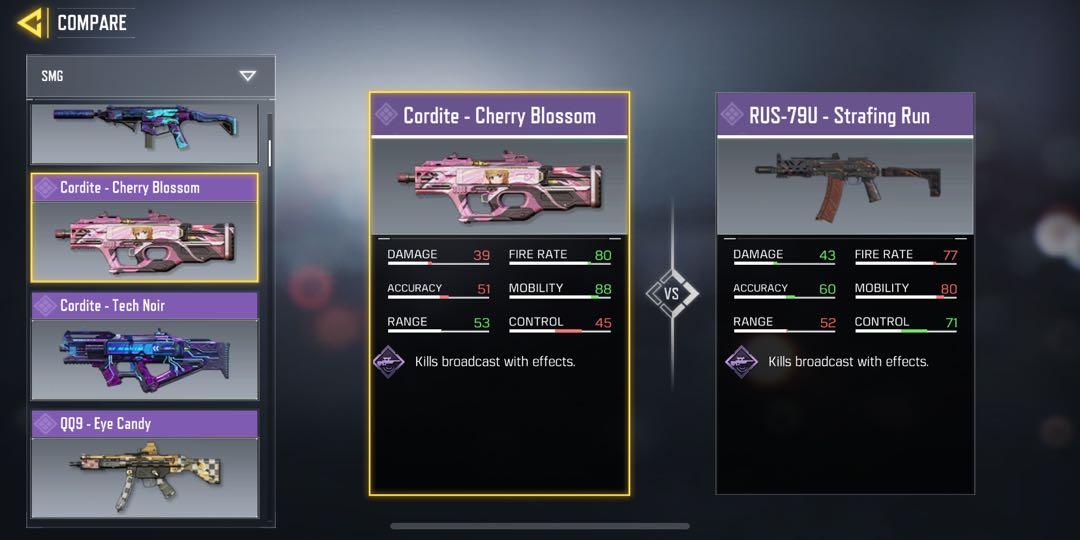The width and height of the screenshot is (1080, 540).
Task: Select the Cordite - Cherry Blossom comparison card
Action: tap(499, 293)
